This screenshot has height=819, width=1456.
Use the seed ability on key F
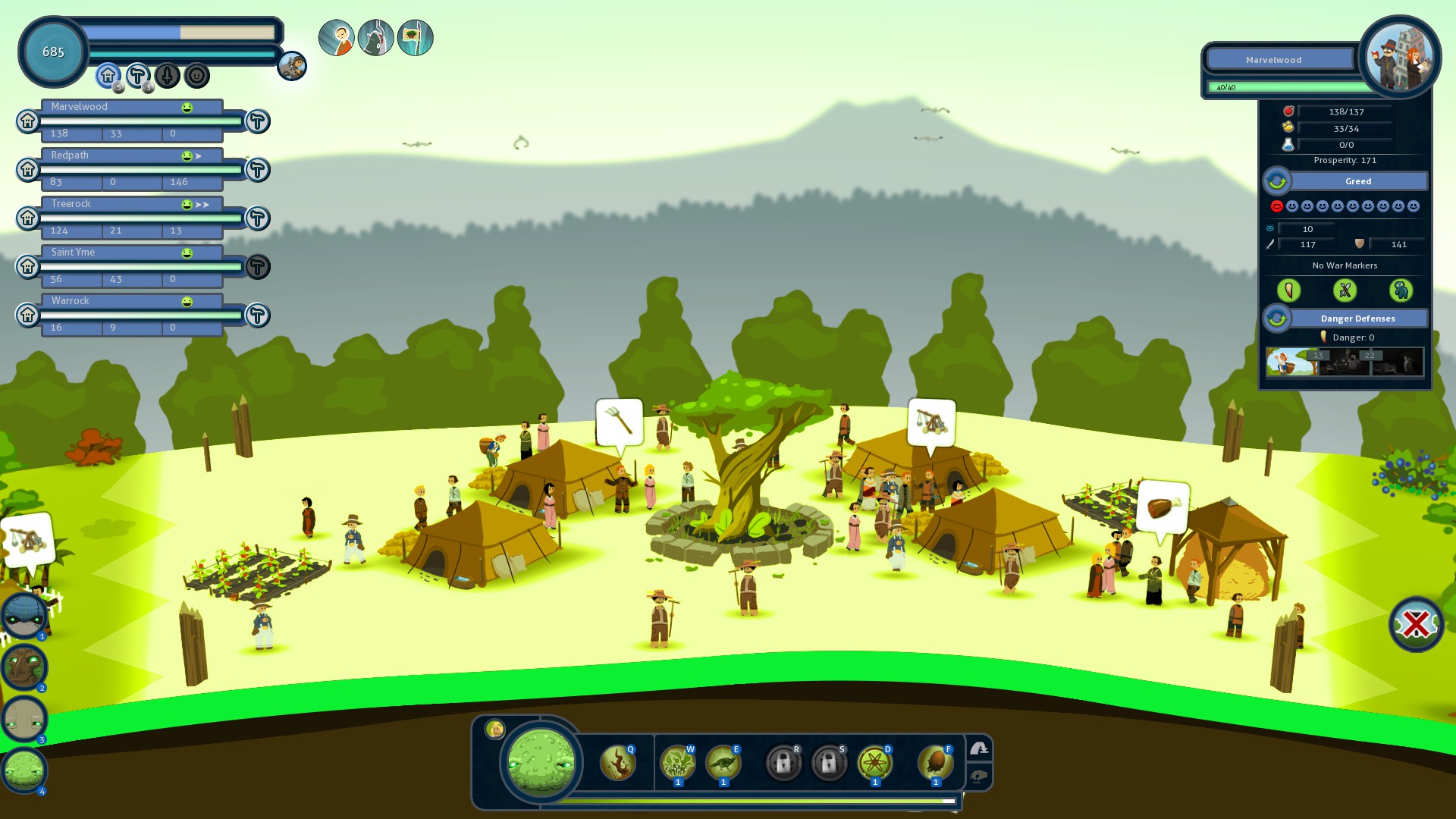click(x=935, y=762)
